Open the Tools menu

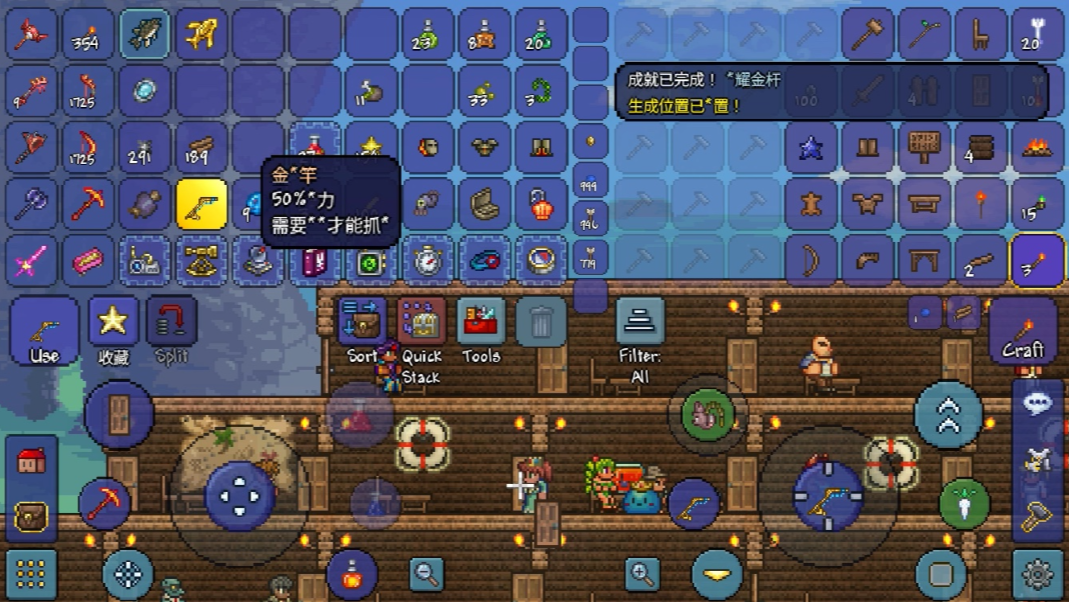tap(481, 327)
